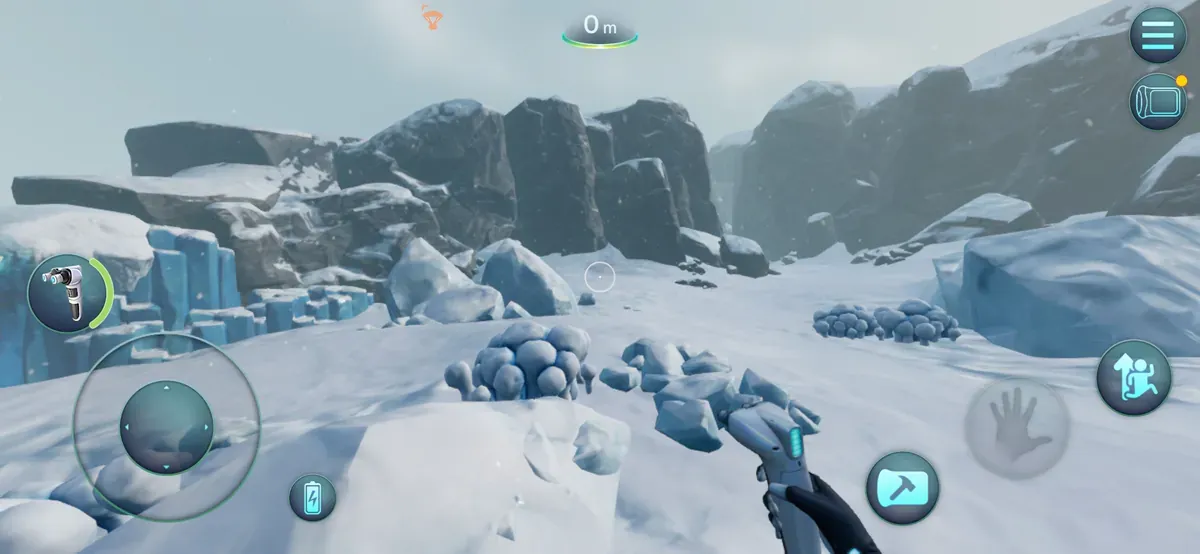
Task: Open the hamburger menu
Action: (1157, 36)
